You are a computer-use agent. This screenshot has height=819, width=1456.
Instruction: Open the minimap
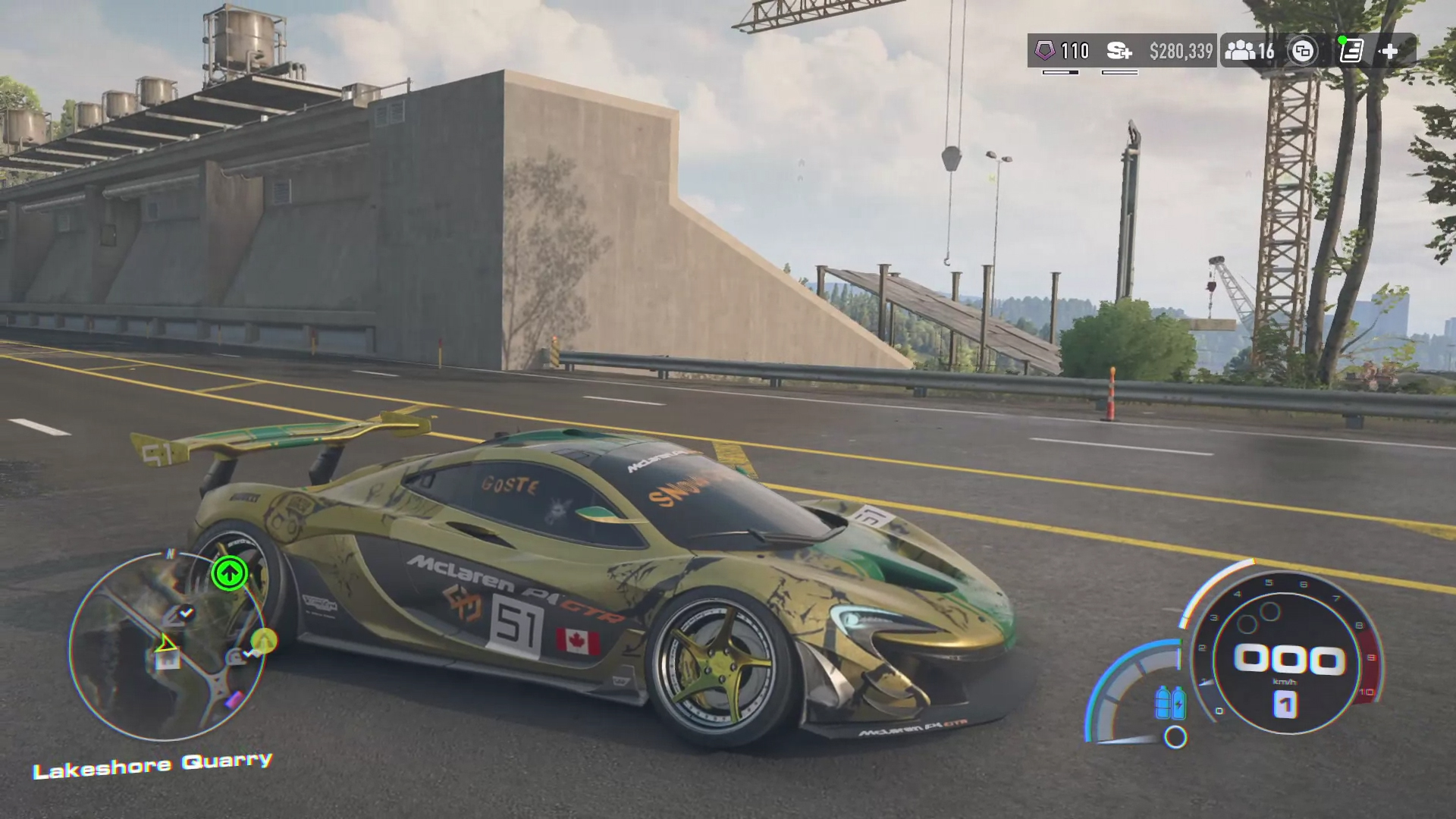(167, 646)
